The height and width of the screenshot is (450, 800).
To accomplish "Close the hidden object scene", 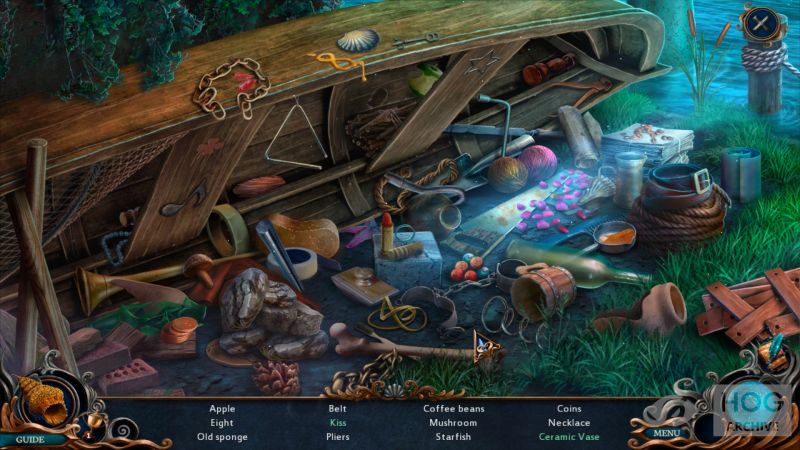I will [763, 24].
